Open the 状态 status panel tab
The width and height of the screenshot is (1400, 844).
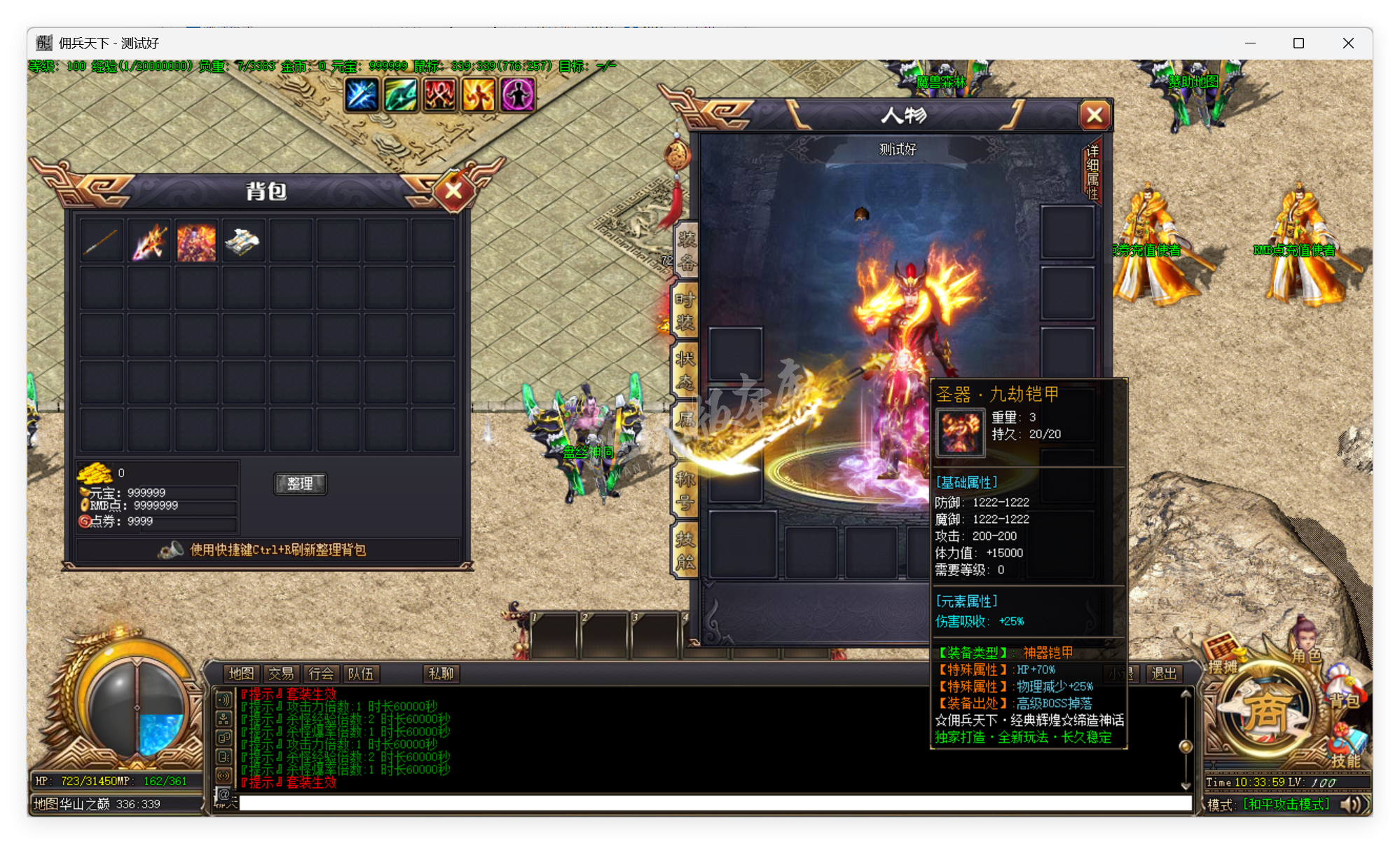tap(685, 367)
